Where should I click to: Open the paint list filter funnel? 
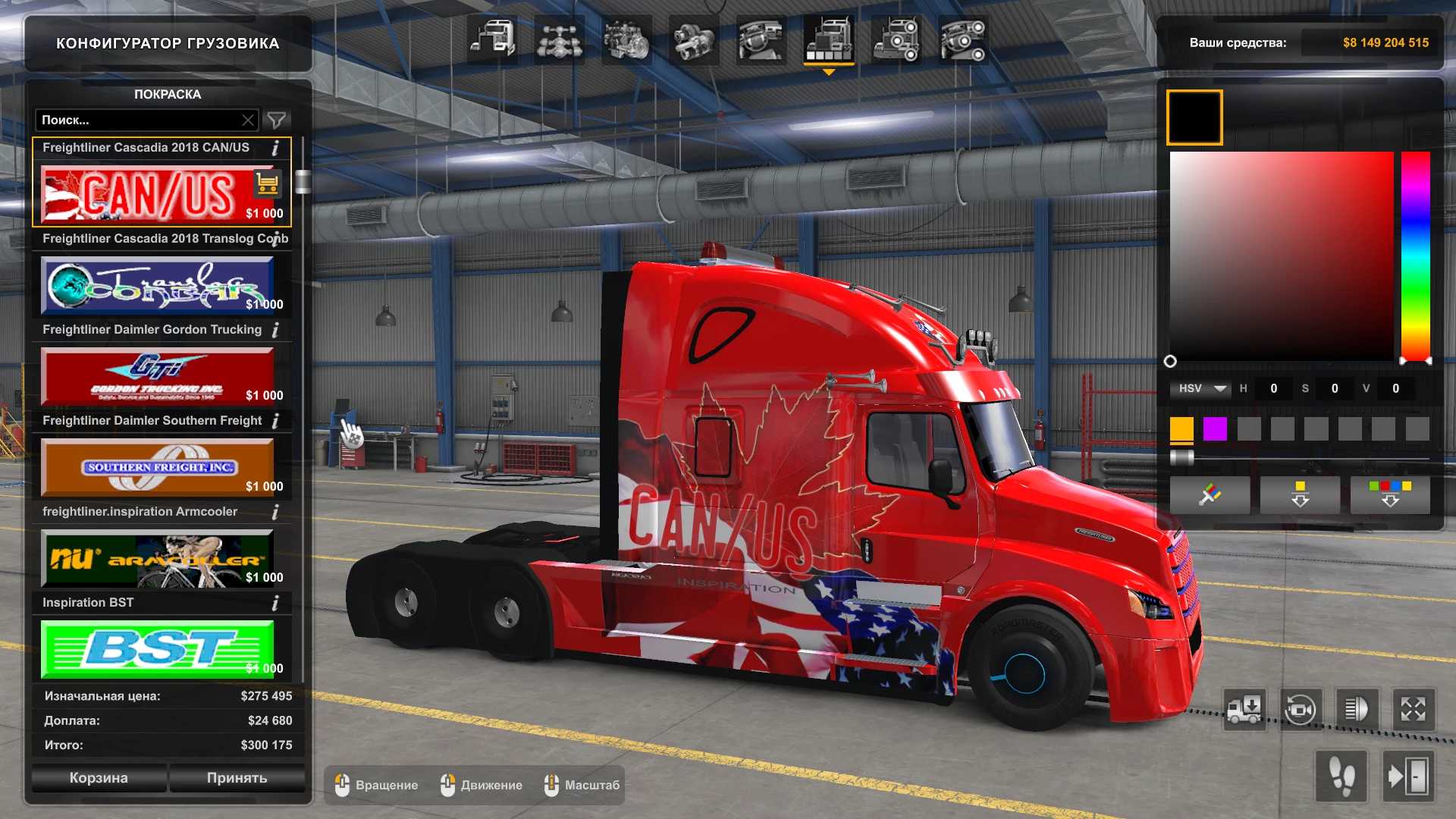(x=277, y=120)
